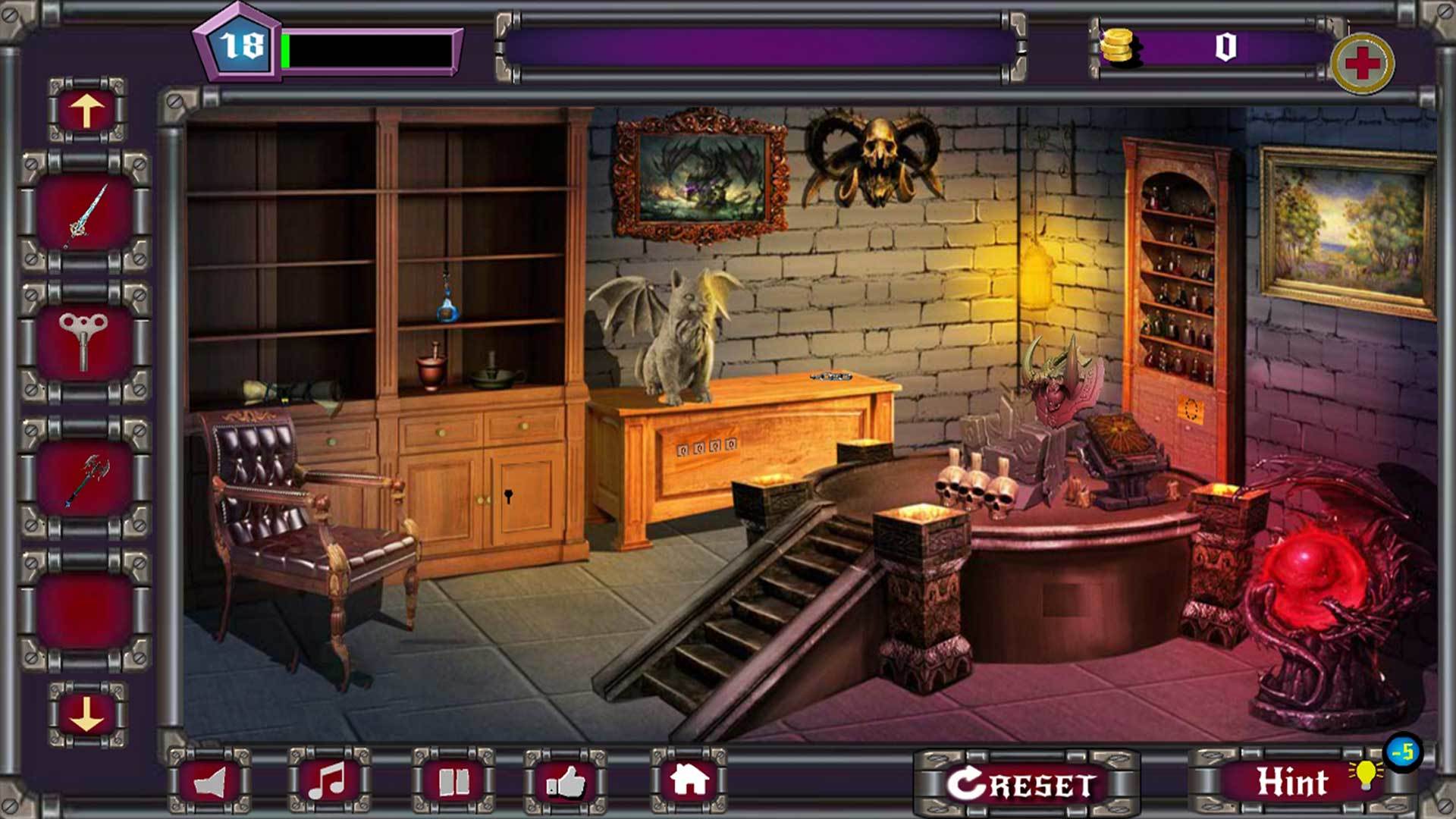Click the up navigation arrow
The width and height of the screenshot is (1456, 819).
[x=86, y=108]
